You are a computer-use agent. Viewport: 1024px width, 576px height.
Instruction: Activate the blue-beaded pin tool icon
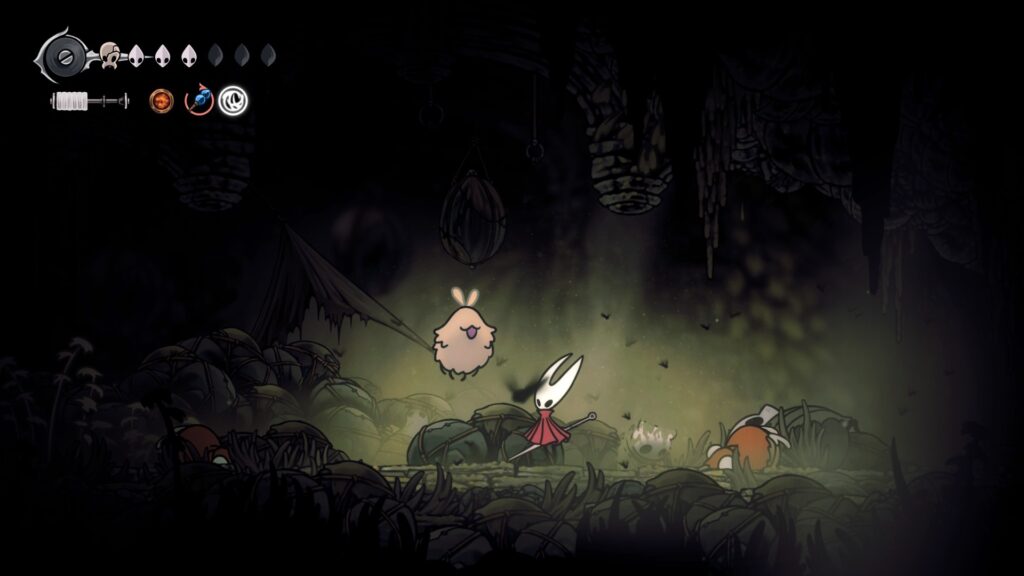(200, 100)
